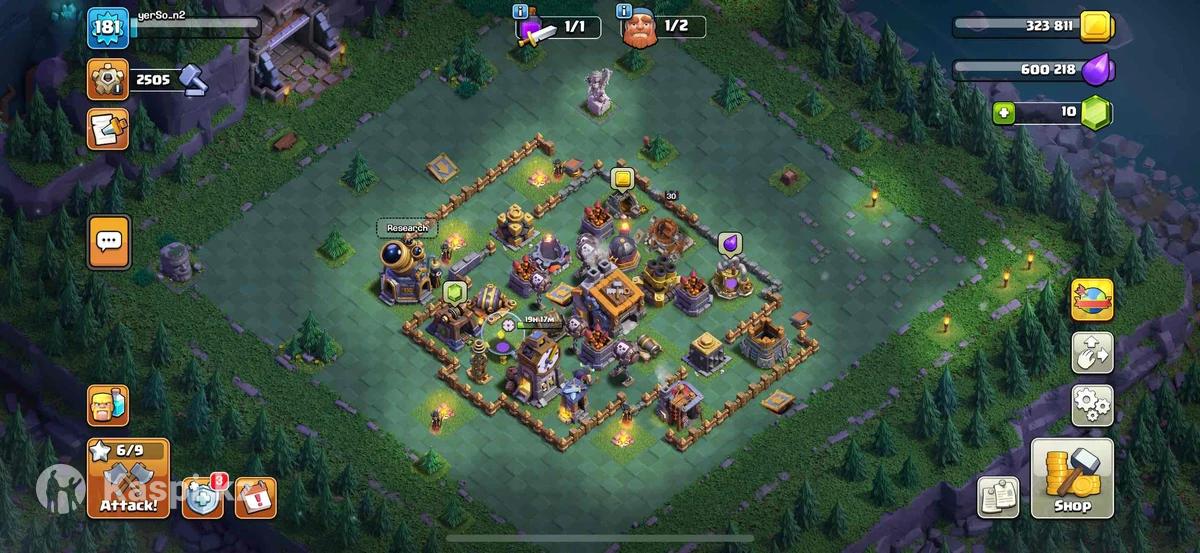
Task: Click the green plus to buy gems
Action: (1003, 113)
